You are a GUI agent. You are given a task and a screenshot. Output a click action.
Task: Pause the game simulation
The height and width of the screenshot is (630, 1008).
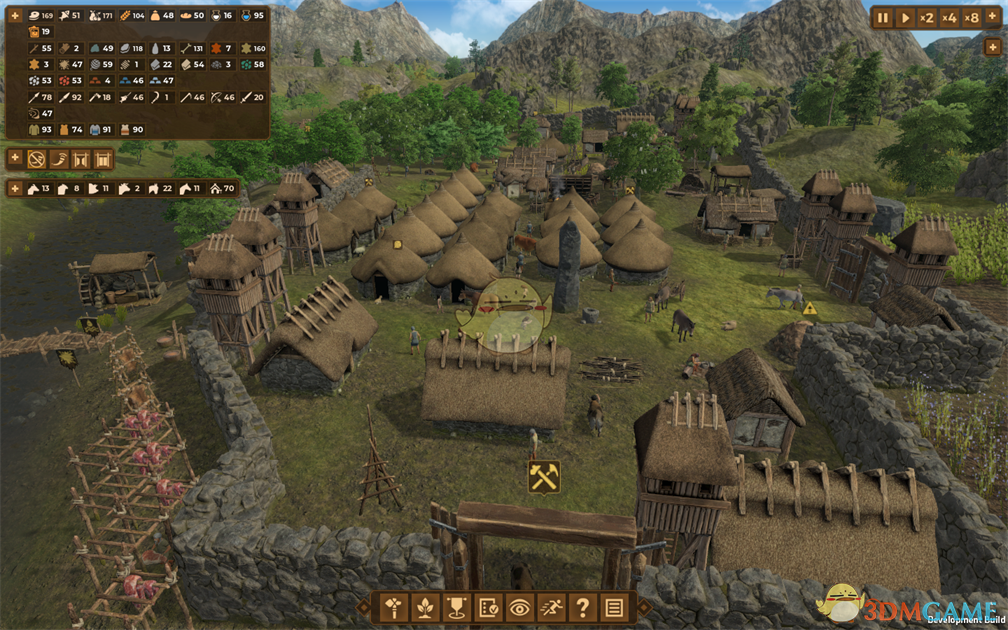point(883,17)
